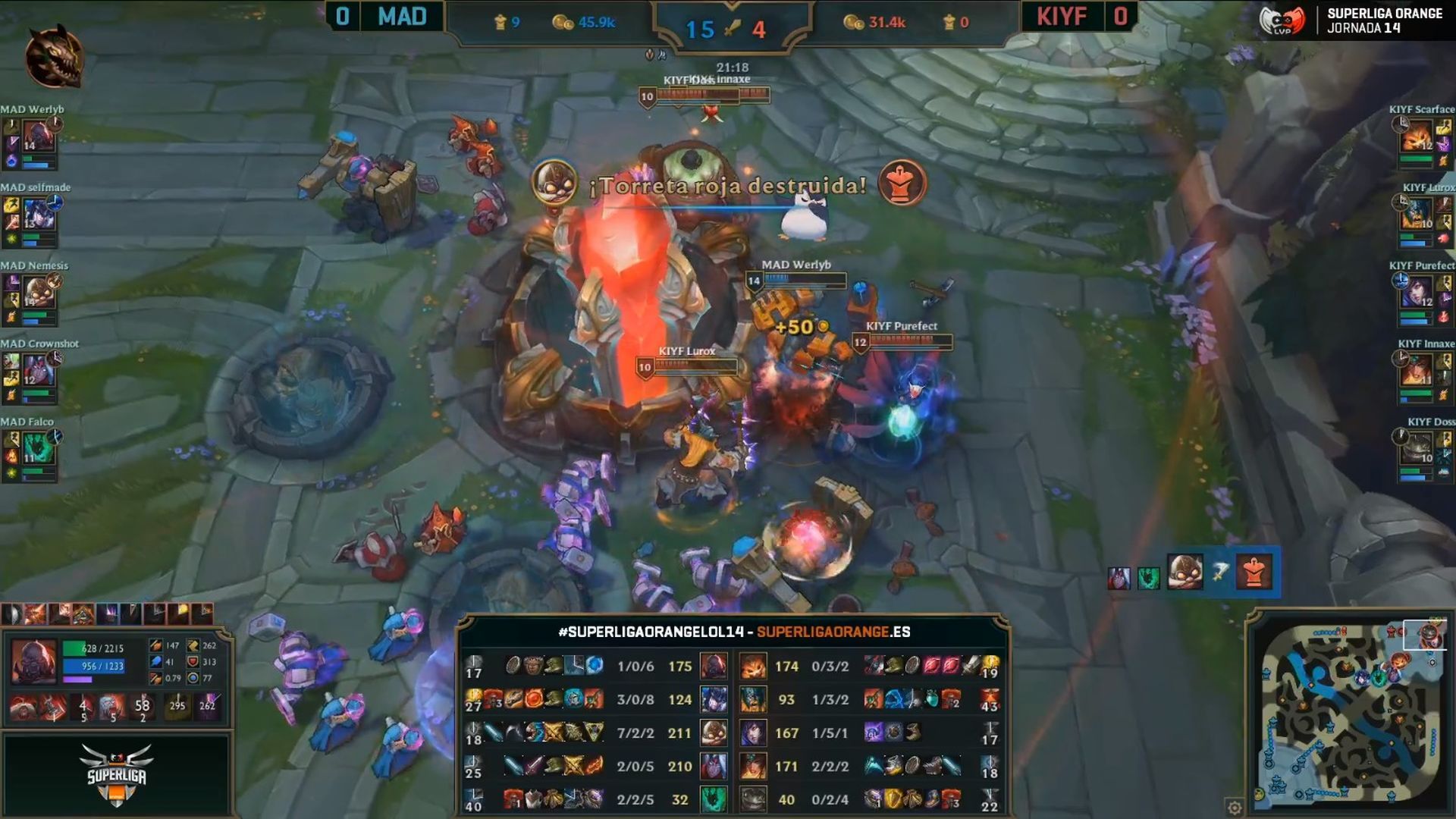The width and height of the screenshot is (1456, 819).
Task: Click the 3/0/8 champion portrait in the scoreboard
Action: point(714,699)
